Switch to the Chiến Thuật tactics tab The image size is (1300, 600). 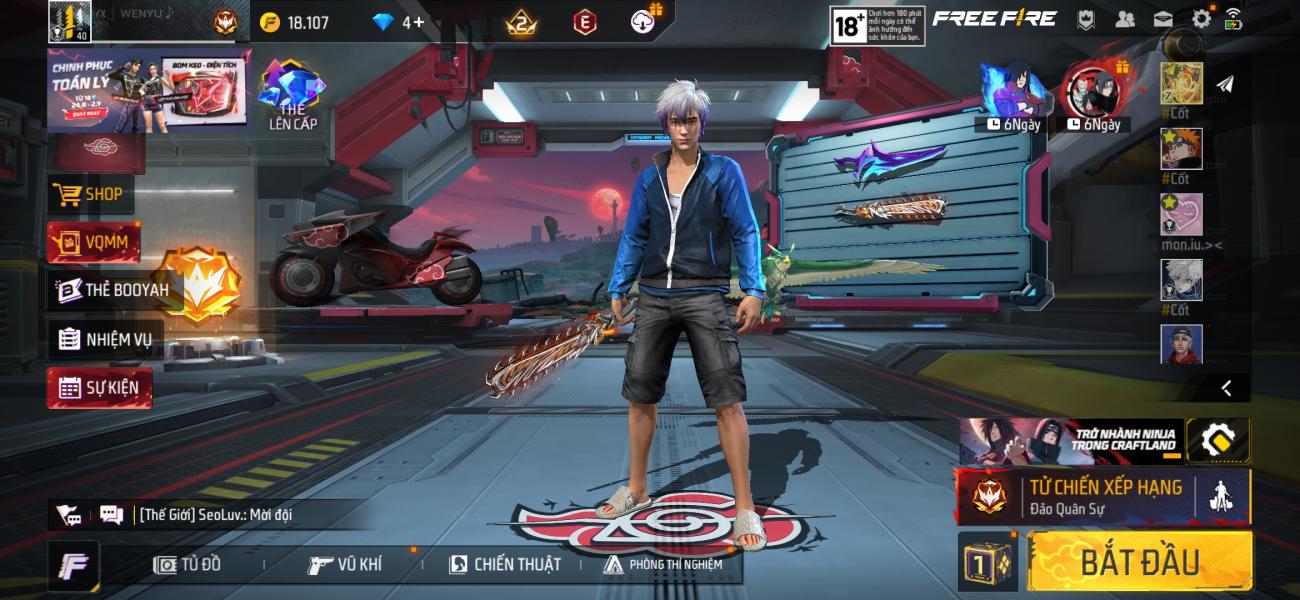coord(505,565)
